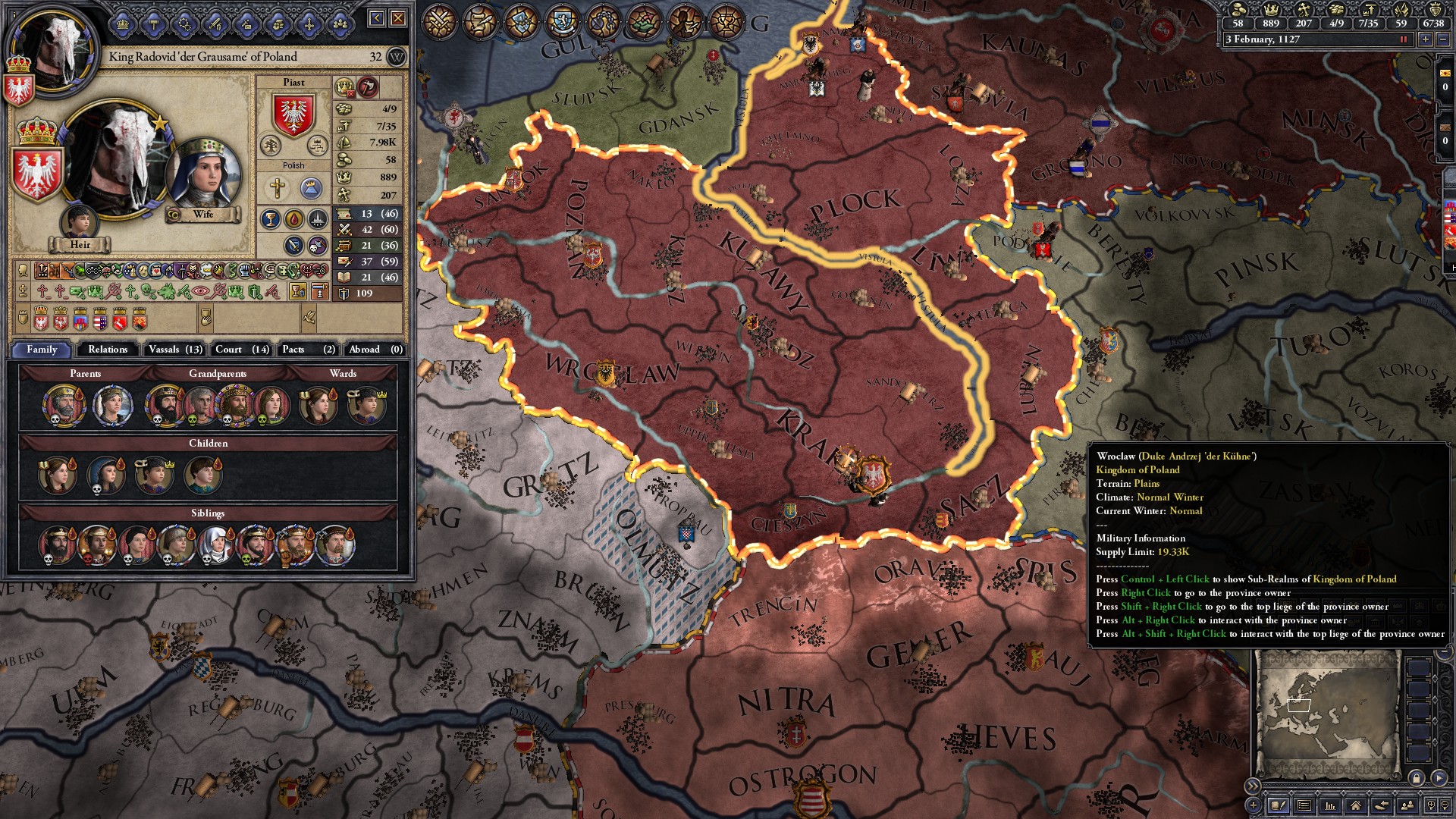Open the Vassals (13) tab
1456x819 pixels.
[x=175, y=350]
